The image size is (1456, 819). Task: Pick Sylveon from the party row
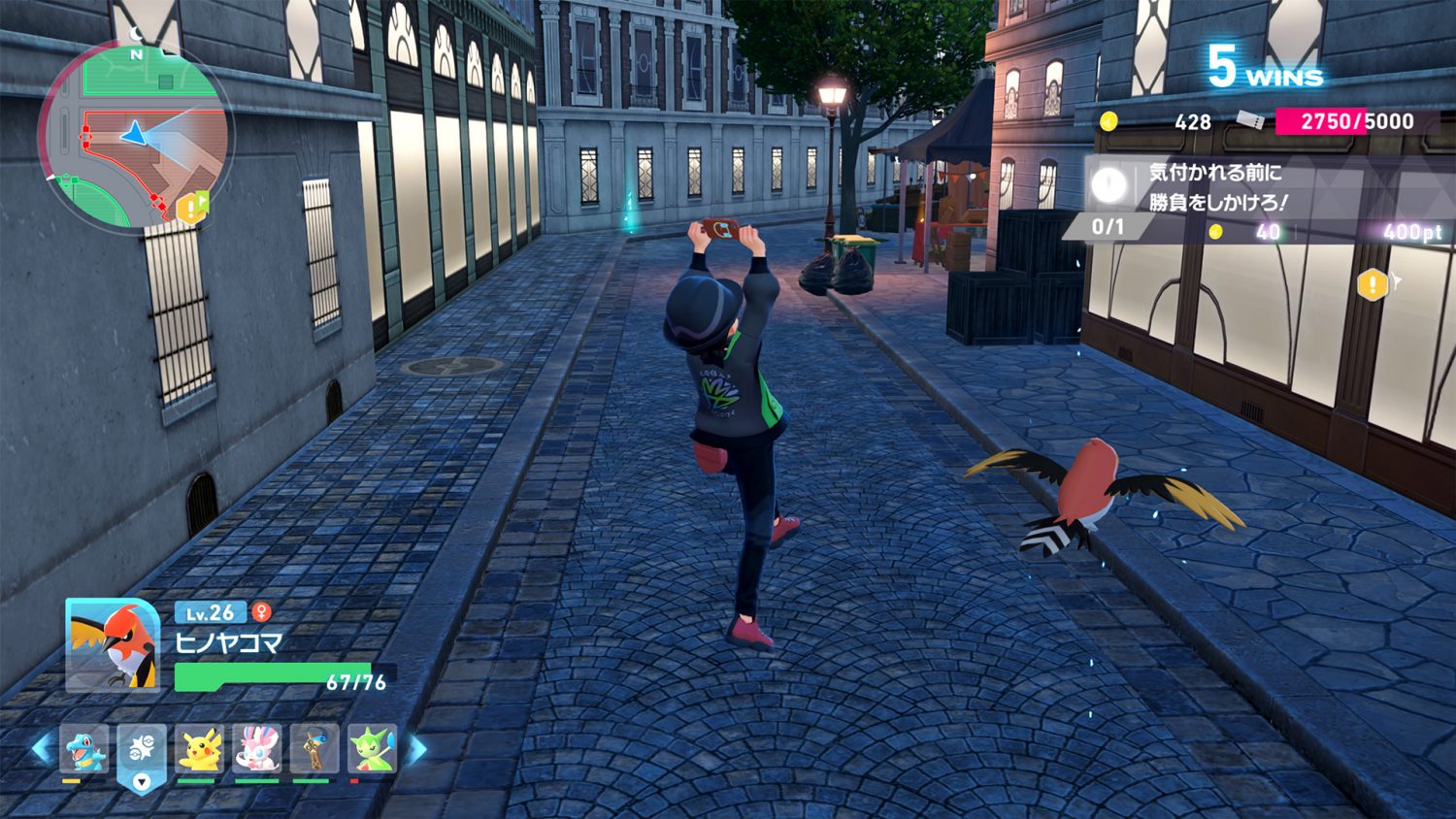coord(257,749)
